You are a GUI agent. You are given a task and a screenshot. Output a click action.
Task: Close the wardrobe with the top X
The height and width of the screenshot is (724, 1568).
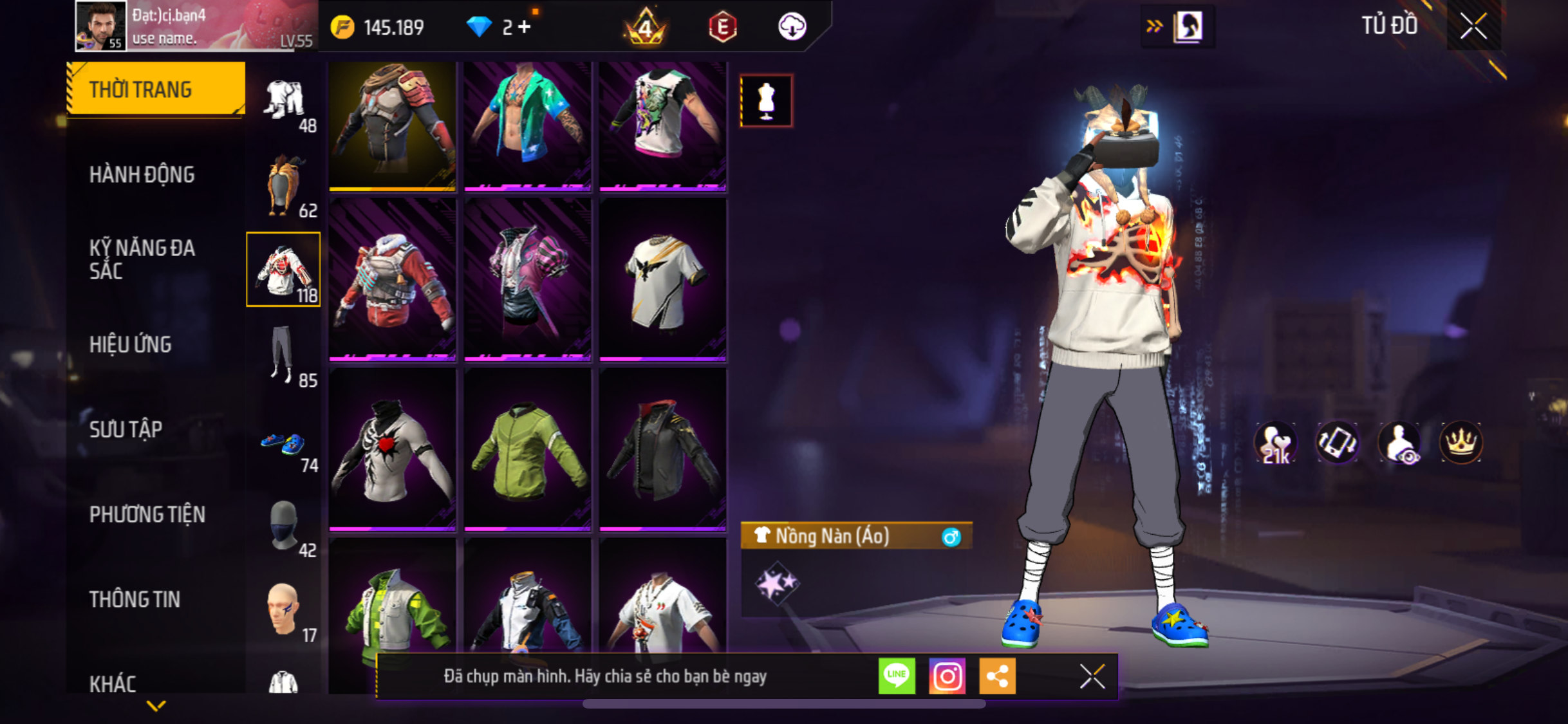click(1473, 26)
